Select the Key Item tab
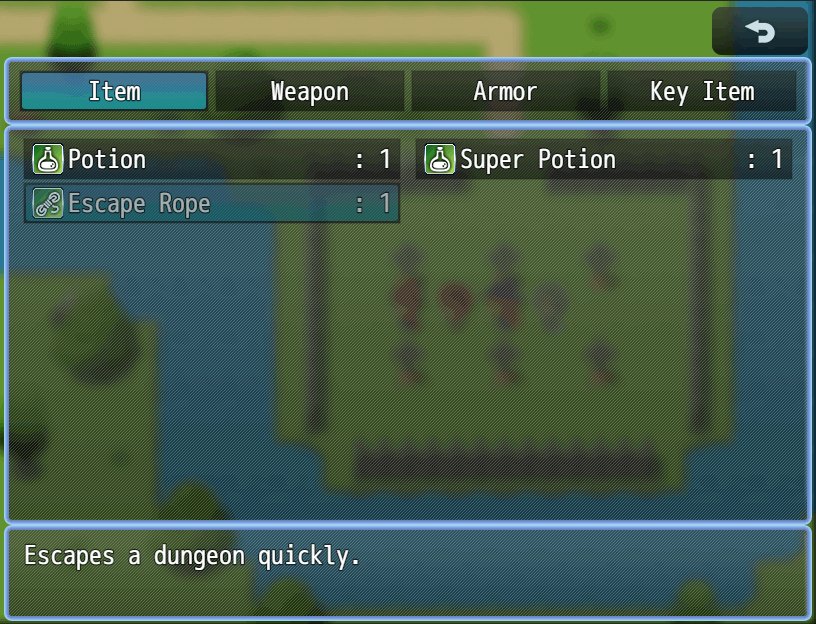Image resolution: width=816 pixels, height=624 pixels. (x=702, y=92)
